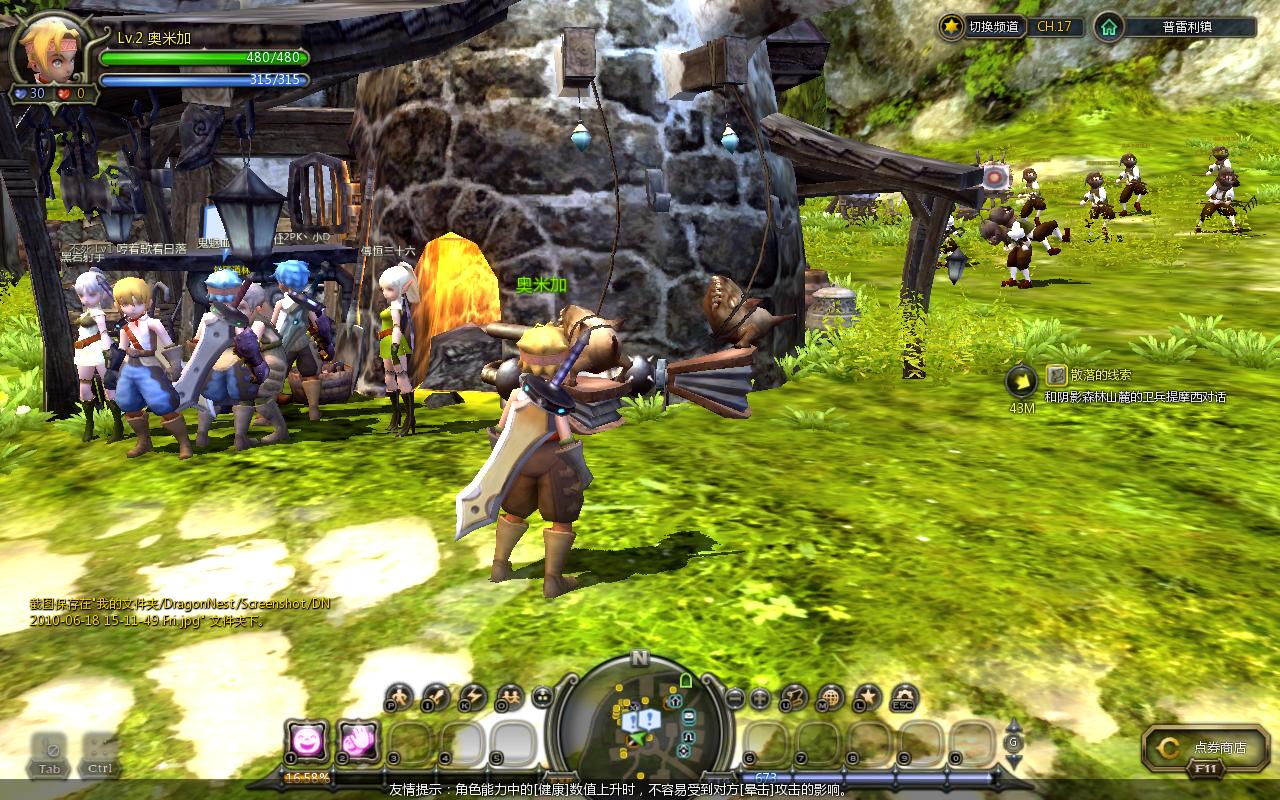This screenshot has height=800, width=1280.
Task: Click the green house town icon
Action: [1108, 27]
